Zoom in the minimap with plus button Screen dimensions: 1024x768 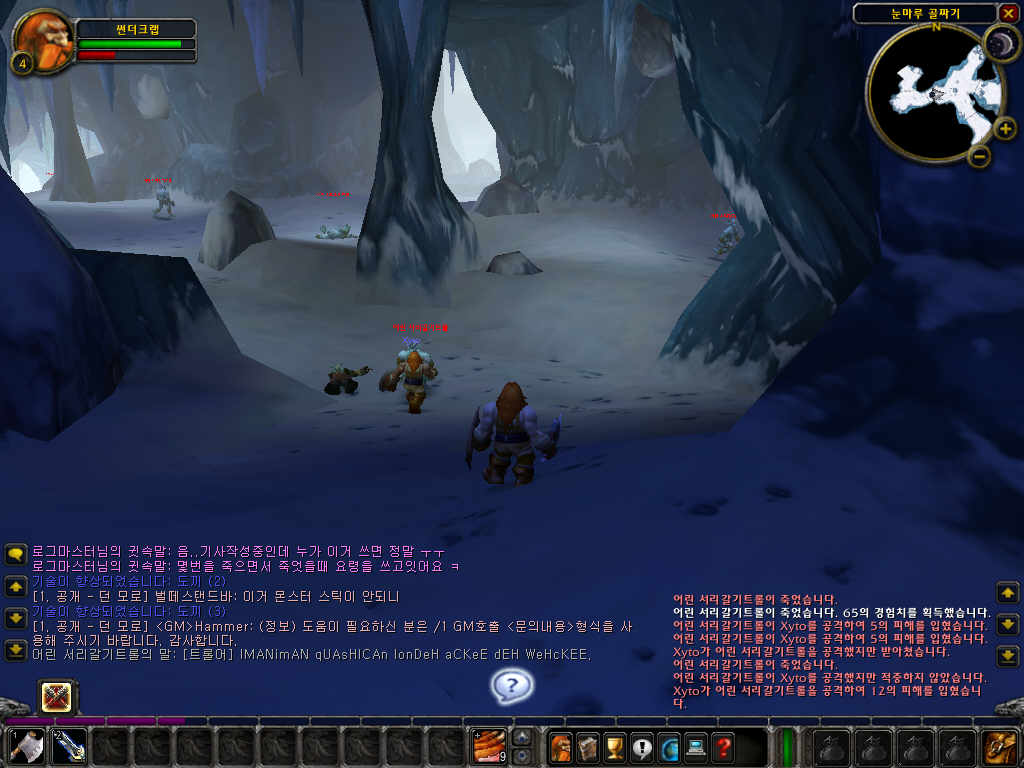pos(1004,128)
